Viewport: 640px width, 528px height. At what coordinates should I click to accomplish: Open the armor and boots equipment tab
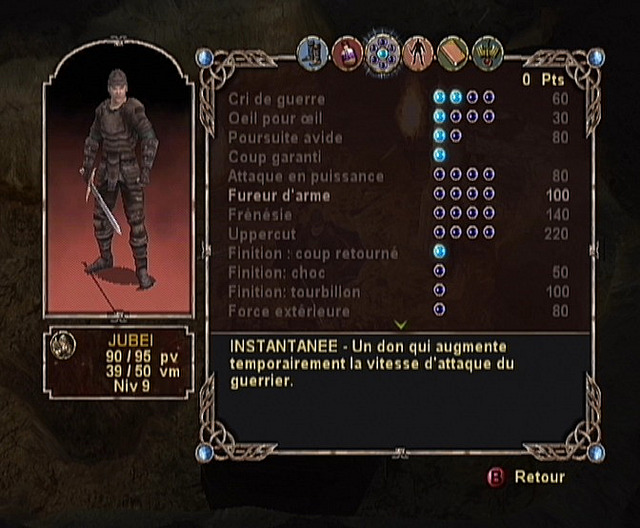click(313, 50)
